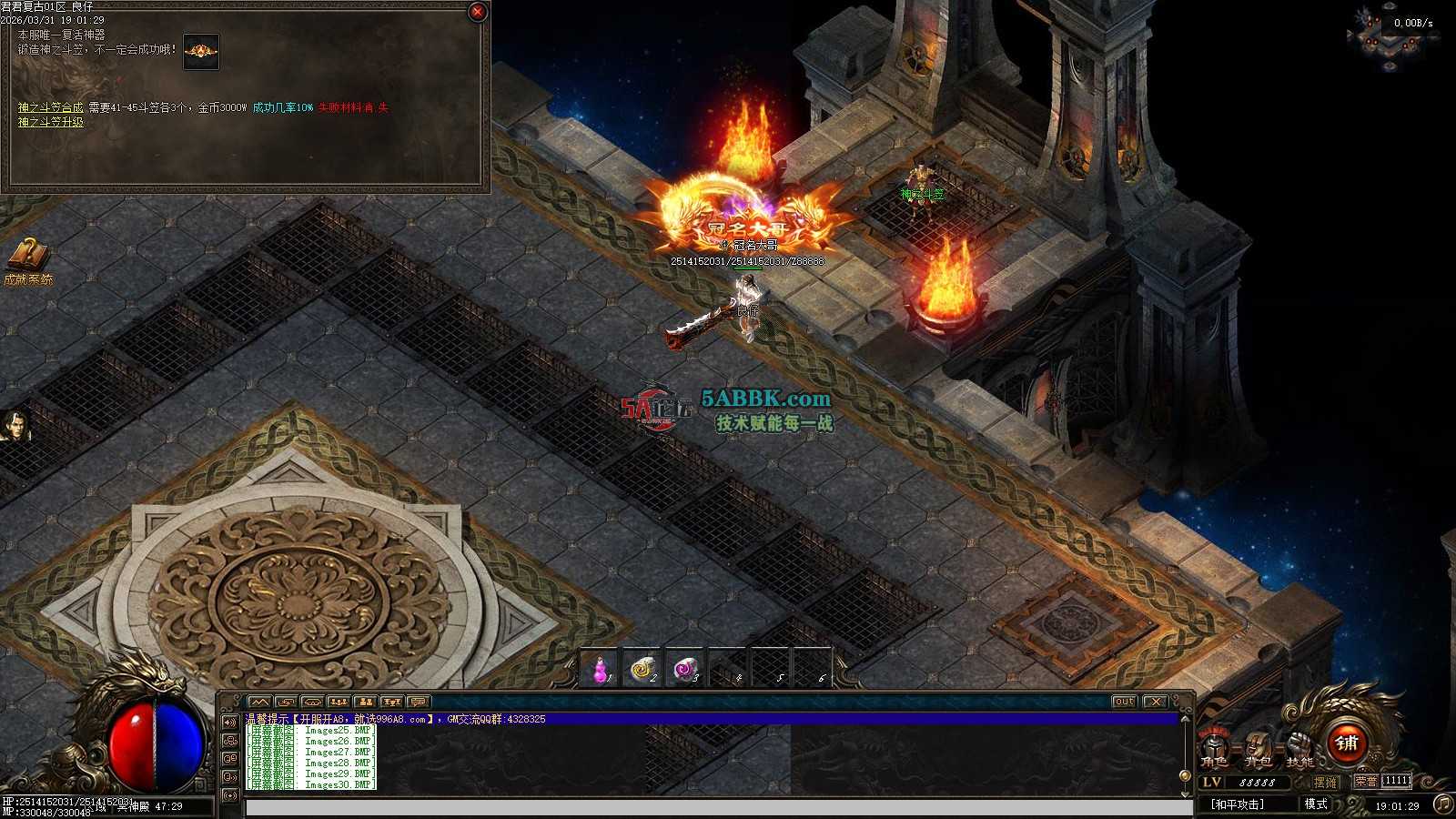Click the chat panel 'out' button
1456x819 pixels.
click(1125, 702)
